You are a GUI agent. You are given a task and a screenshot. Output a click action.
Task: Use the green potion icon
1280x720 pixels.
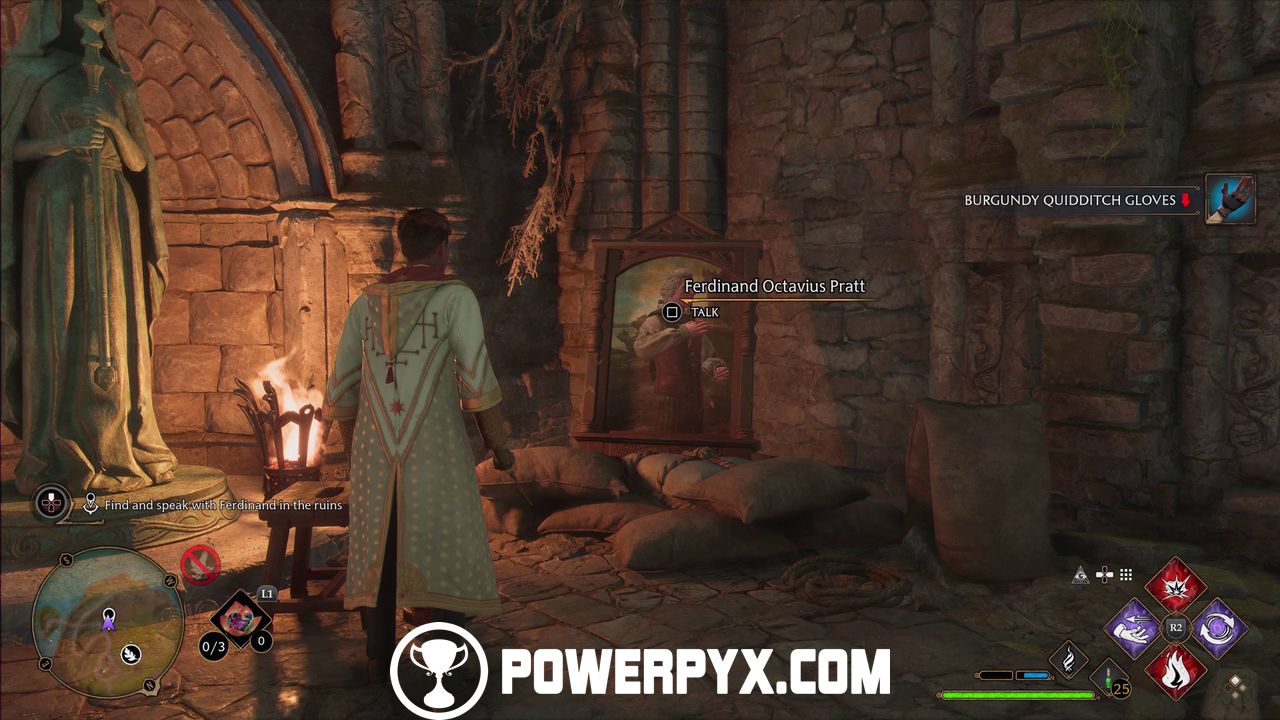pyautogui.click(x=1107, y=680)
